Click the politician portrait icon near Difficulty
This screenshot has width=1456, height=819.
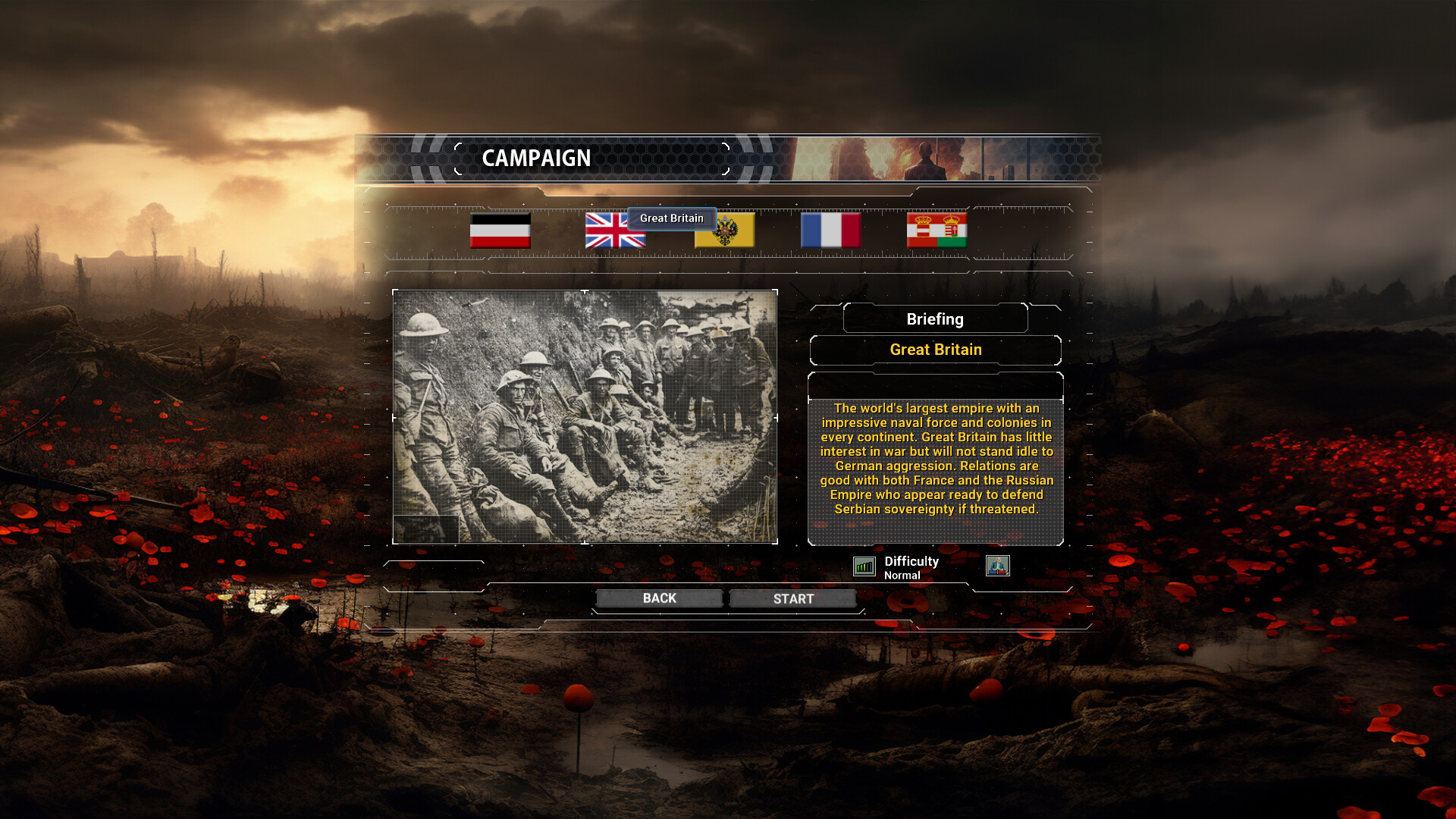[999, 566]
